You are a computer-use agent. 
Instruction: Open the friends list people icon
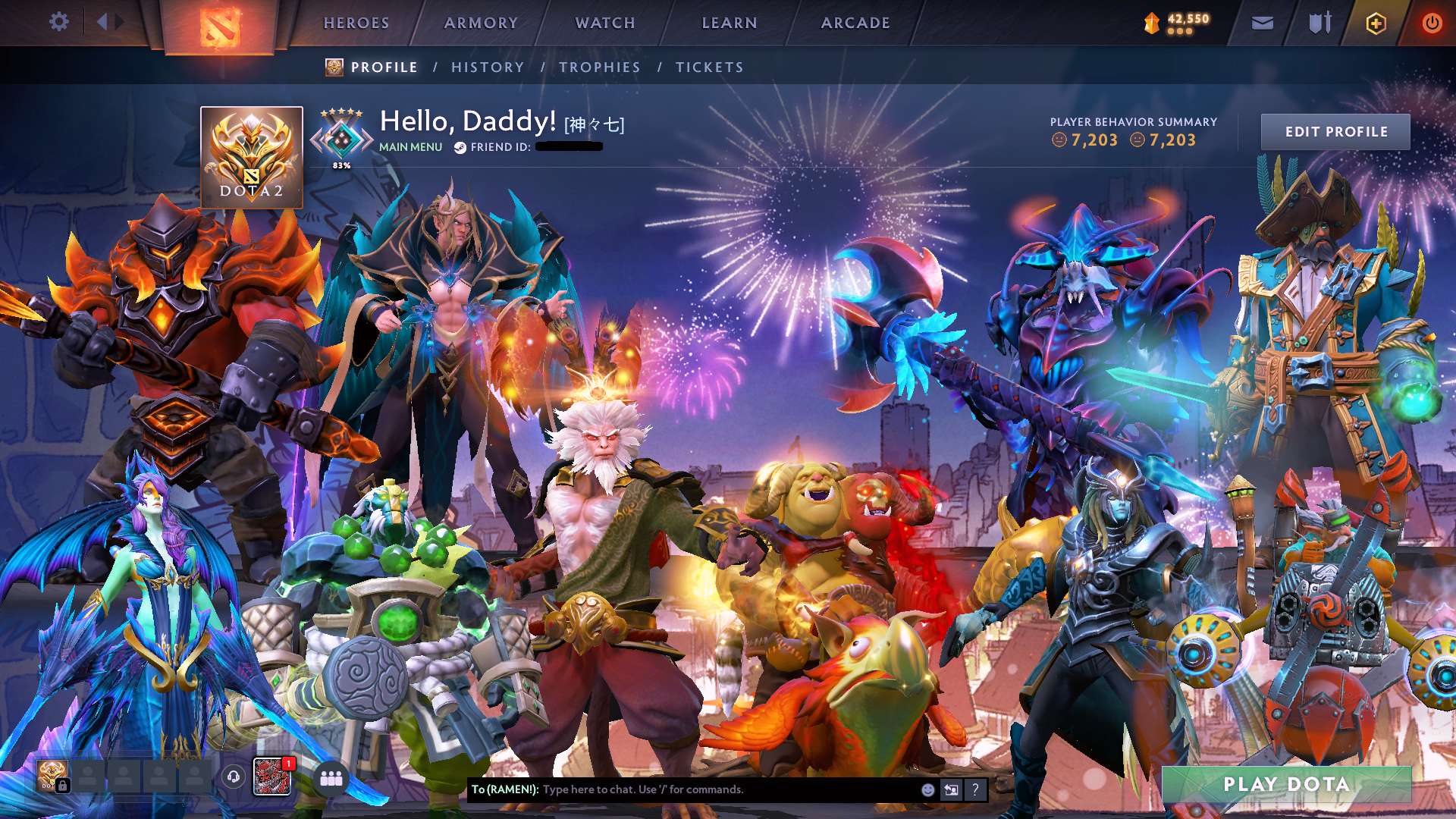[330, 778]
